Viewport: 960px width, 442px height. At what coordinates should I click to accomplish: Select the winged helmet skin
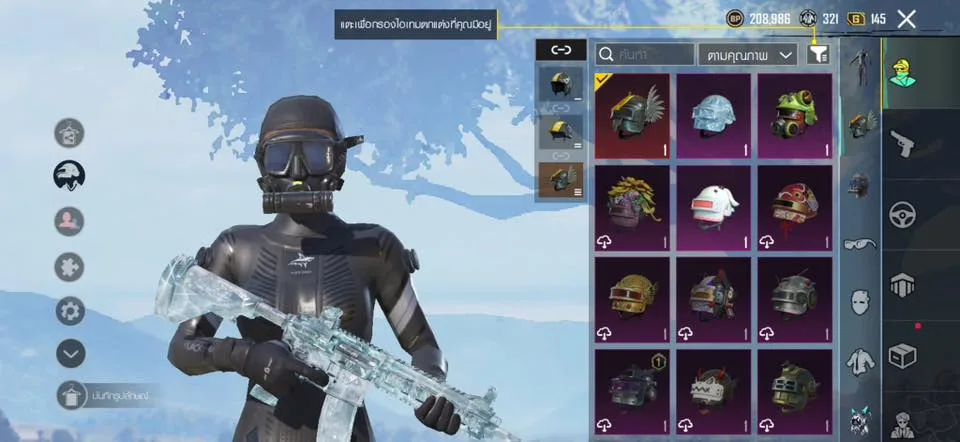point(632,116)
